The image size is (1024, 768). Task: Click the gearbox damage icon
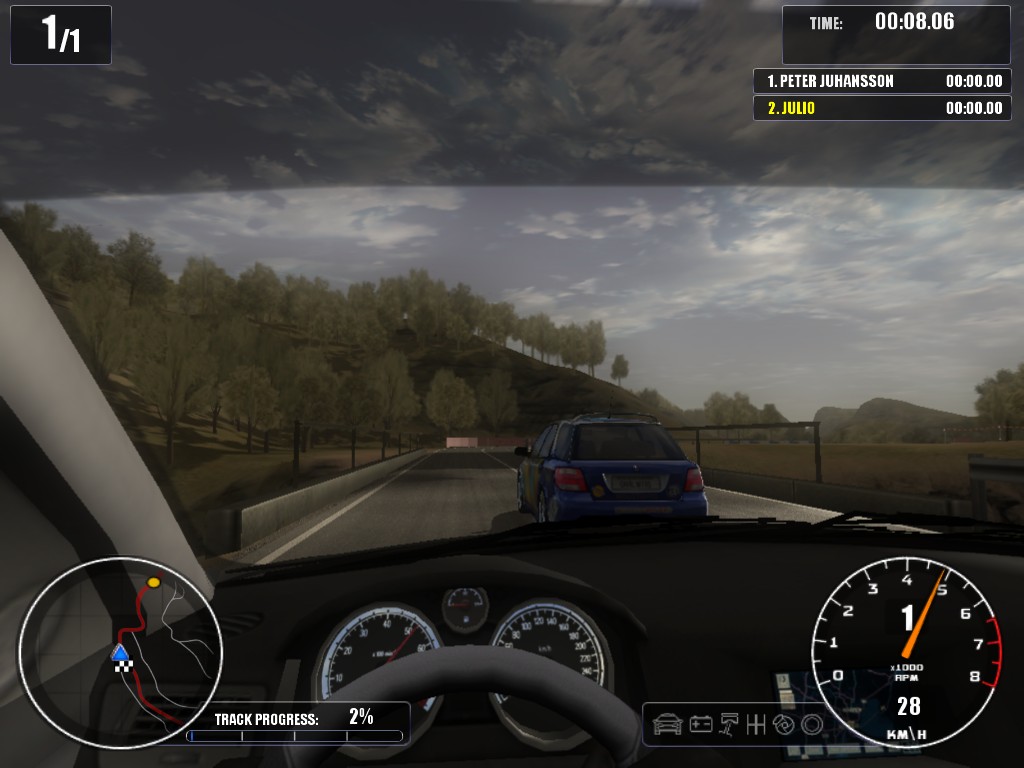(757, 723)
